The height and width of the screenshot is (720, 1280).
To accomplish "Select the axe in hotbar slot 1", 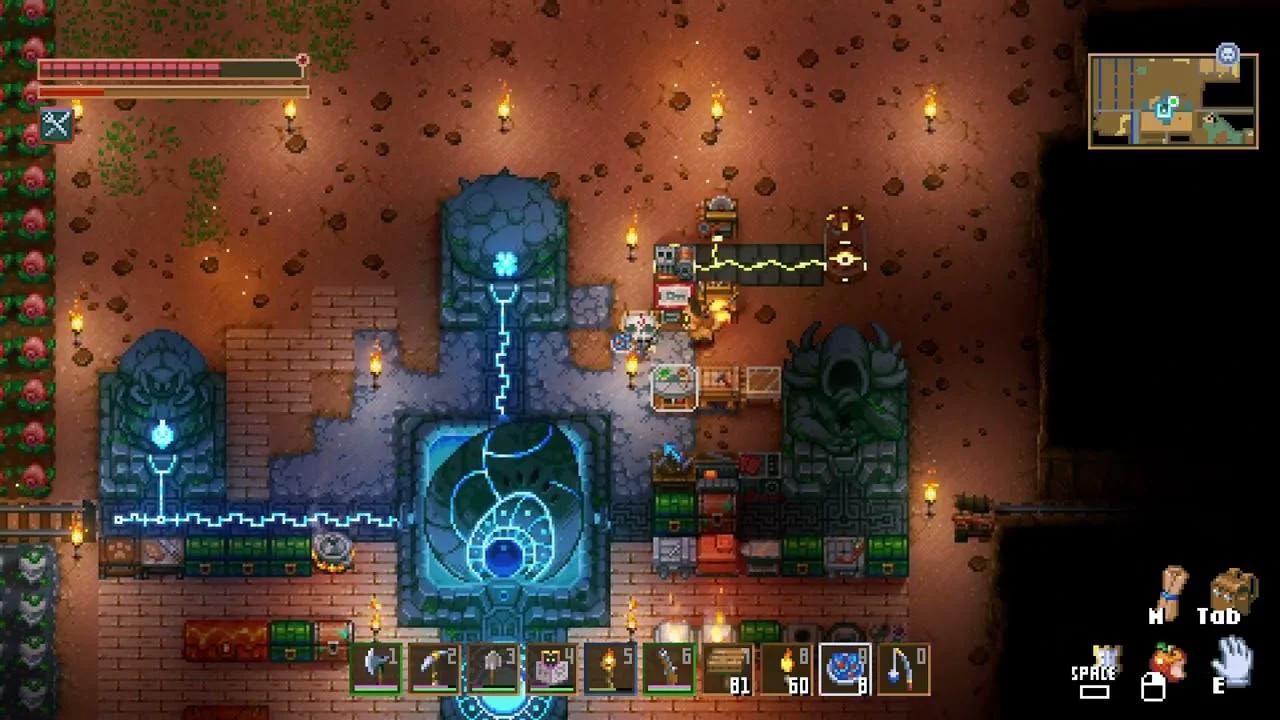I will pyautogui.click(x=376, y=669).
